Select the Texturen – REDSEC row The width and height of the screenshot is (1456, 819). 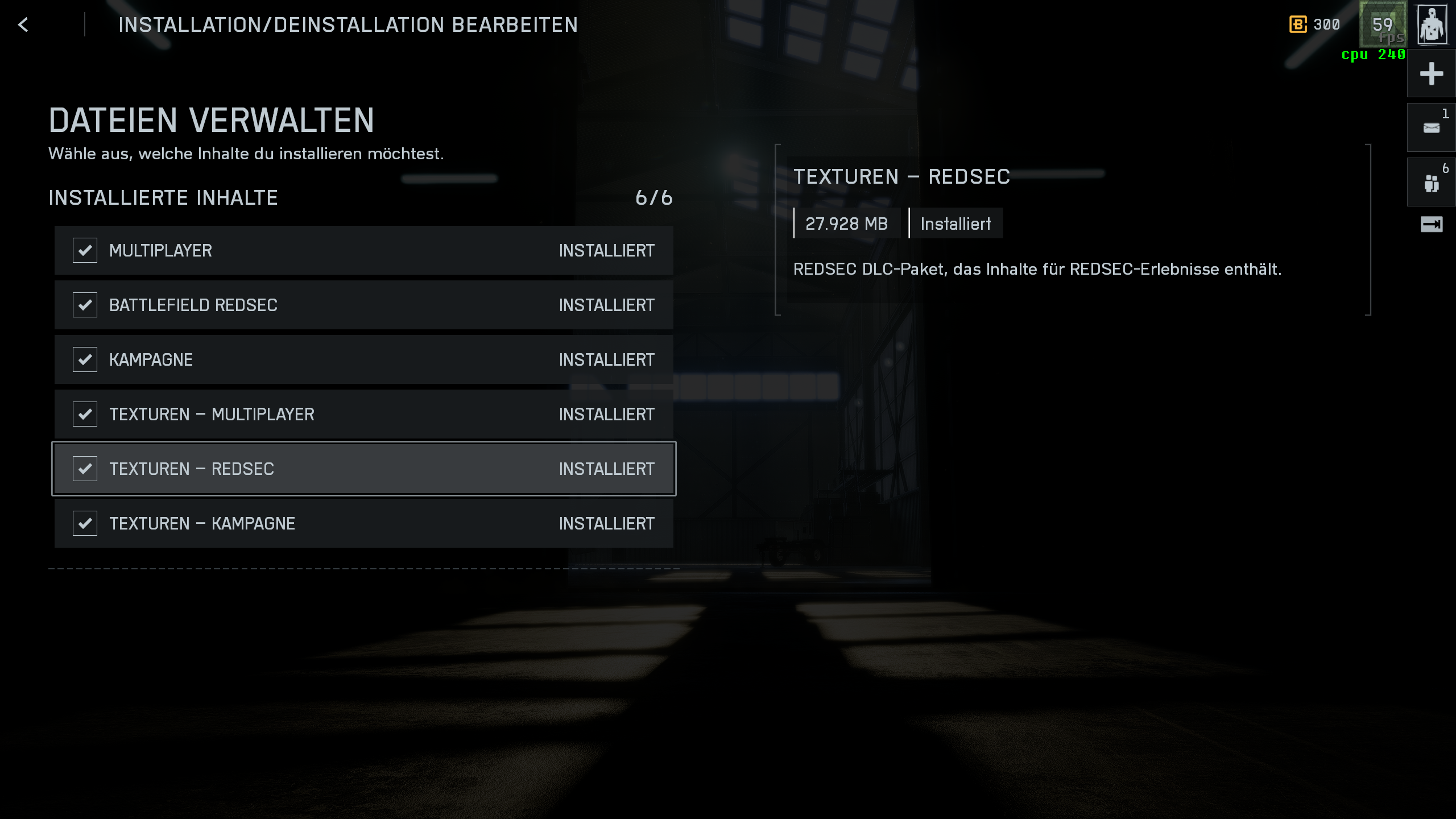pyautogui.click(x=364, y=469)
